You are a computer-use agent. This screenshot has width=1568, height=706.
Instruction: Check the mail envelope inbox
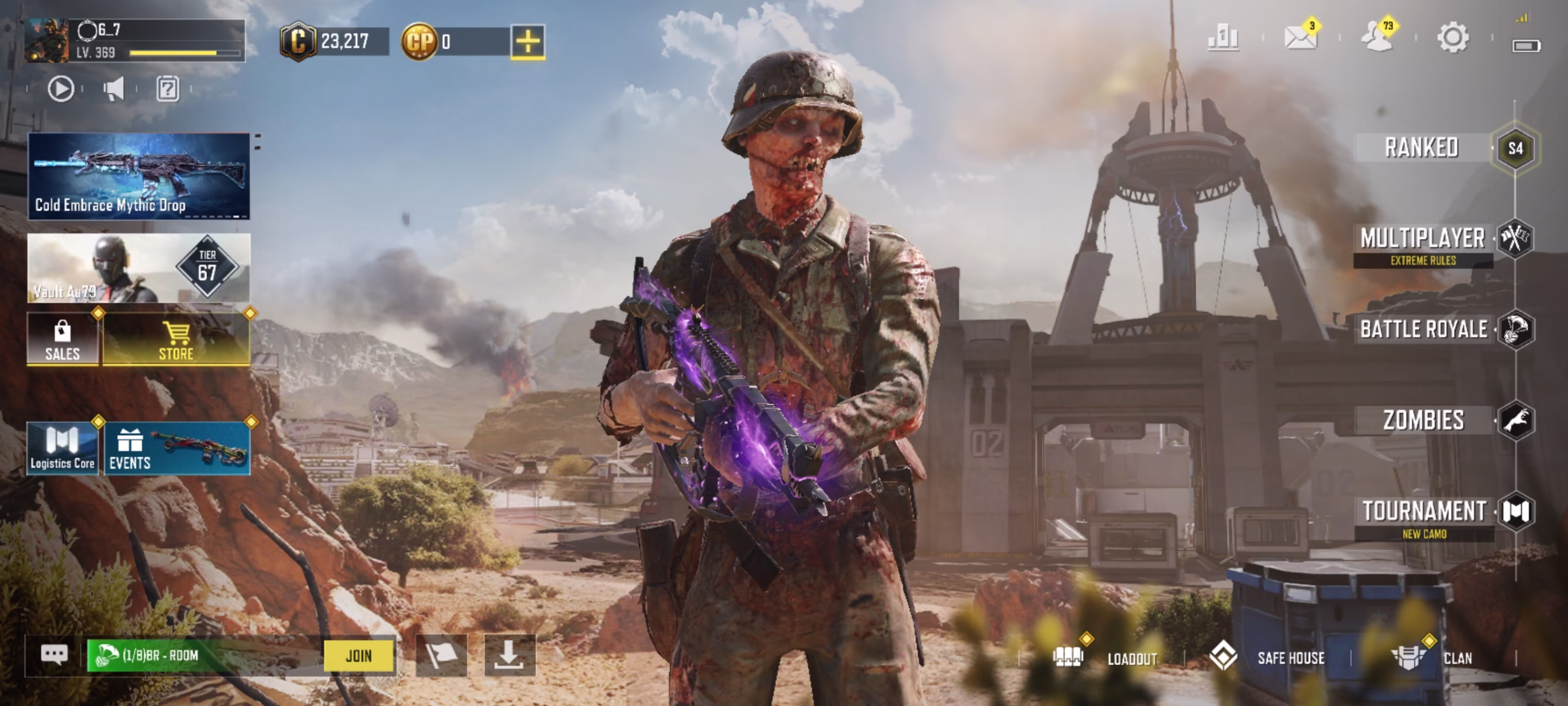click(x=1300, y=38)
